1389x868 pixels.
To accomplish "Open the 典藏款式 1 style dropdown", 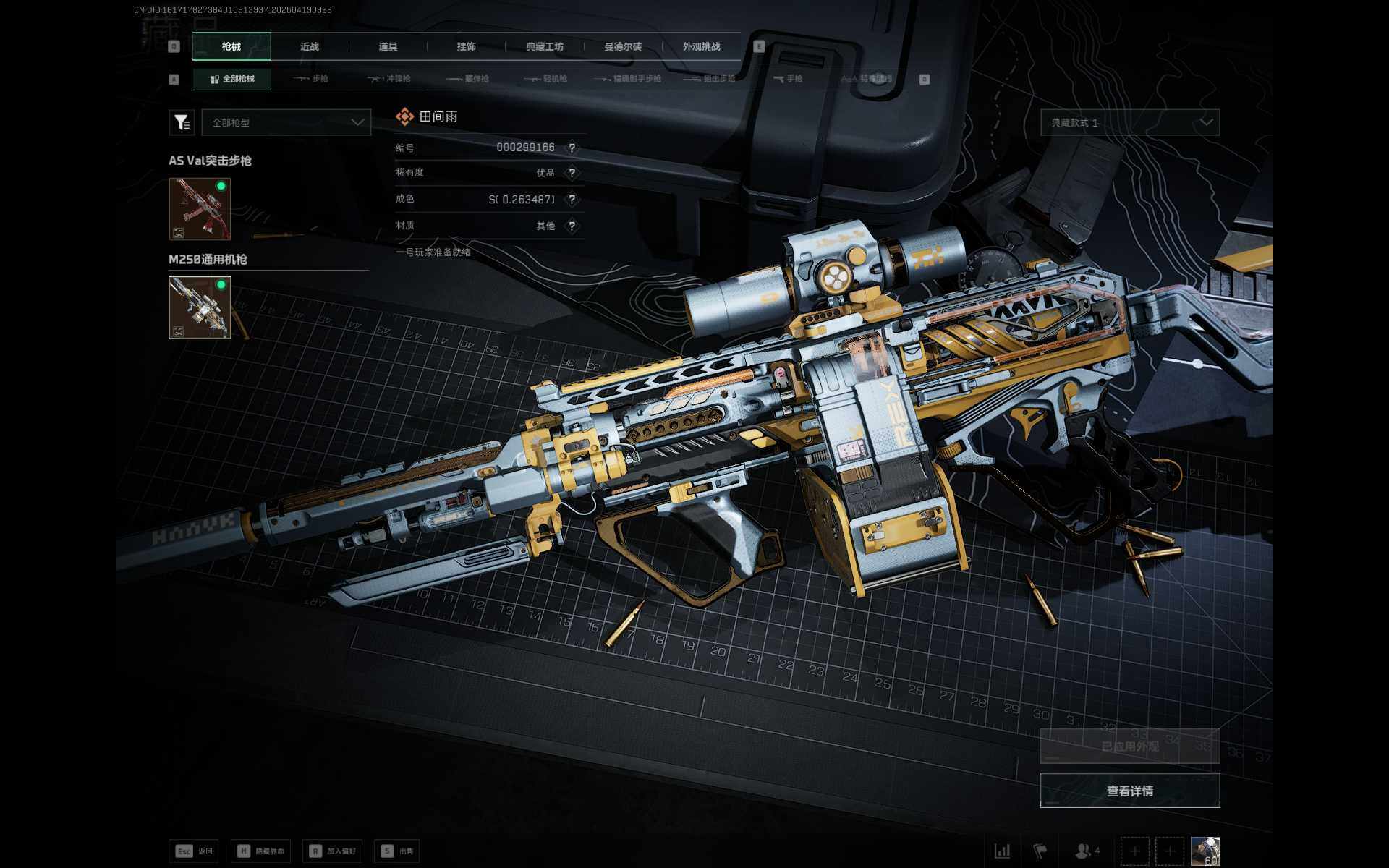I will 1129,122.
